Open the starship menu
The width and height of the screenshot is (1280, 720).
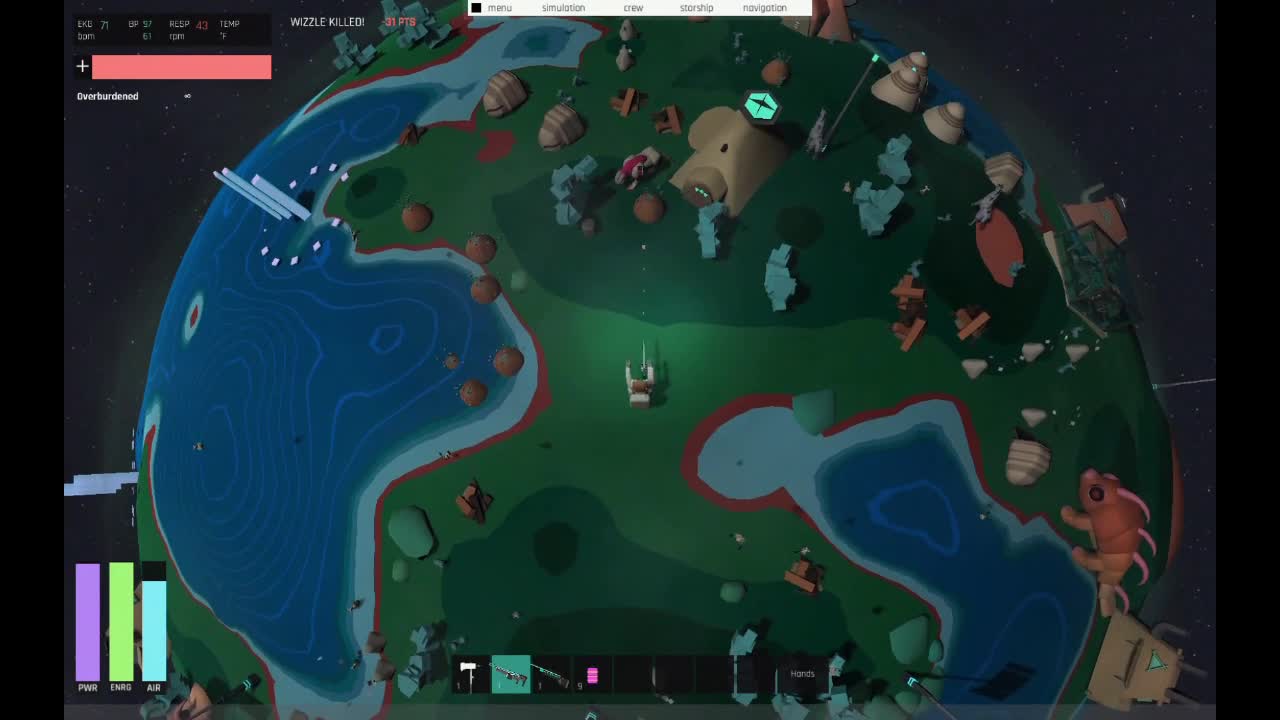coord(695,7)
